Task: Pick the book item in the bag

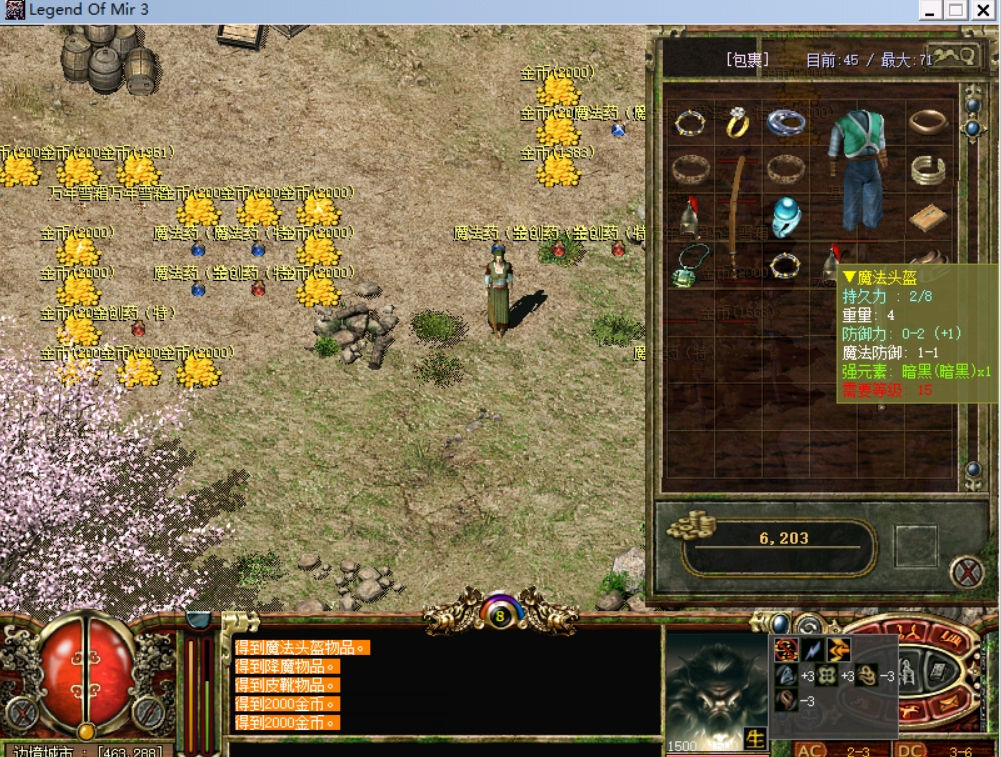Action: click(929, 216)
